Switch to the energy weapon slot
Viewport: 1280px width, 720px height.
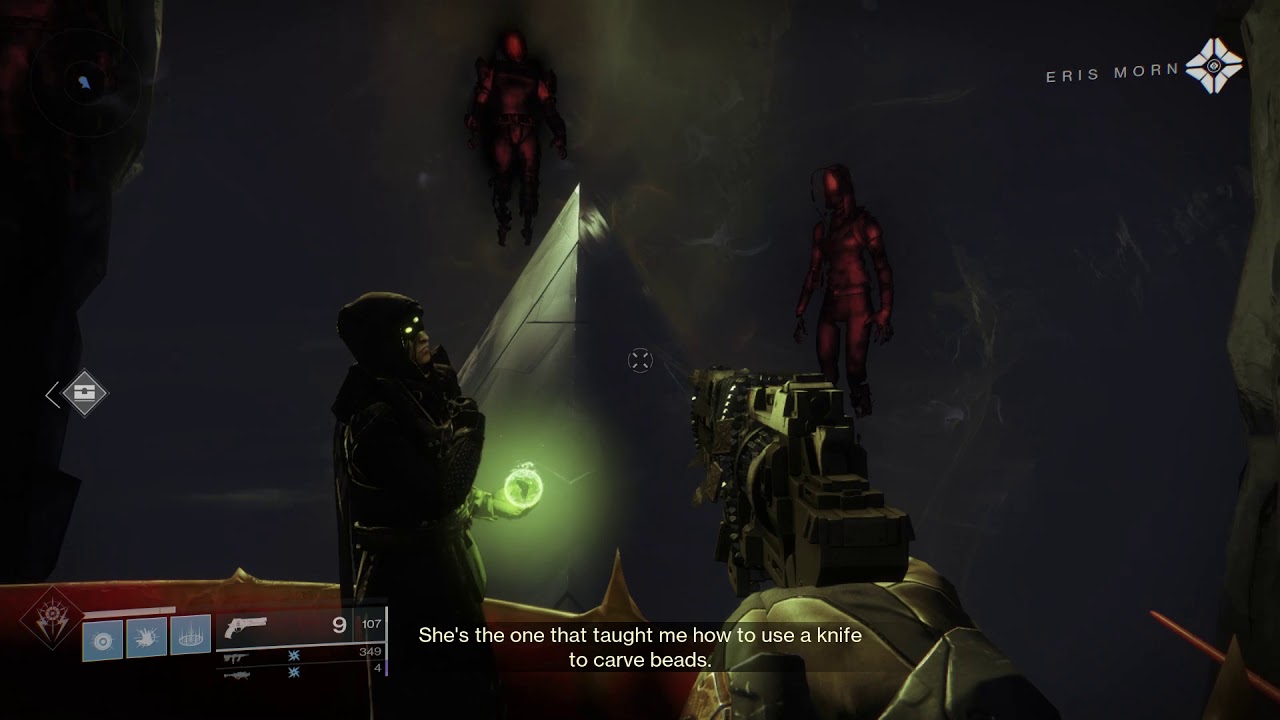pos(236,657)
